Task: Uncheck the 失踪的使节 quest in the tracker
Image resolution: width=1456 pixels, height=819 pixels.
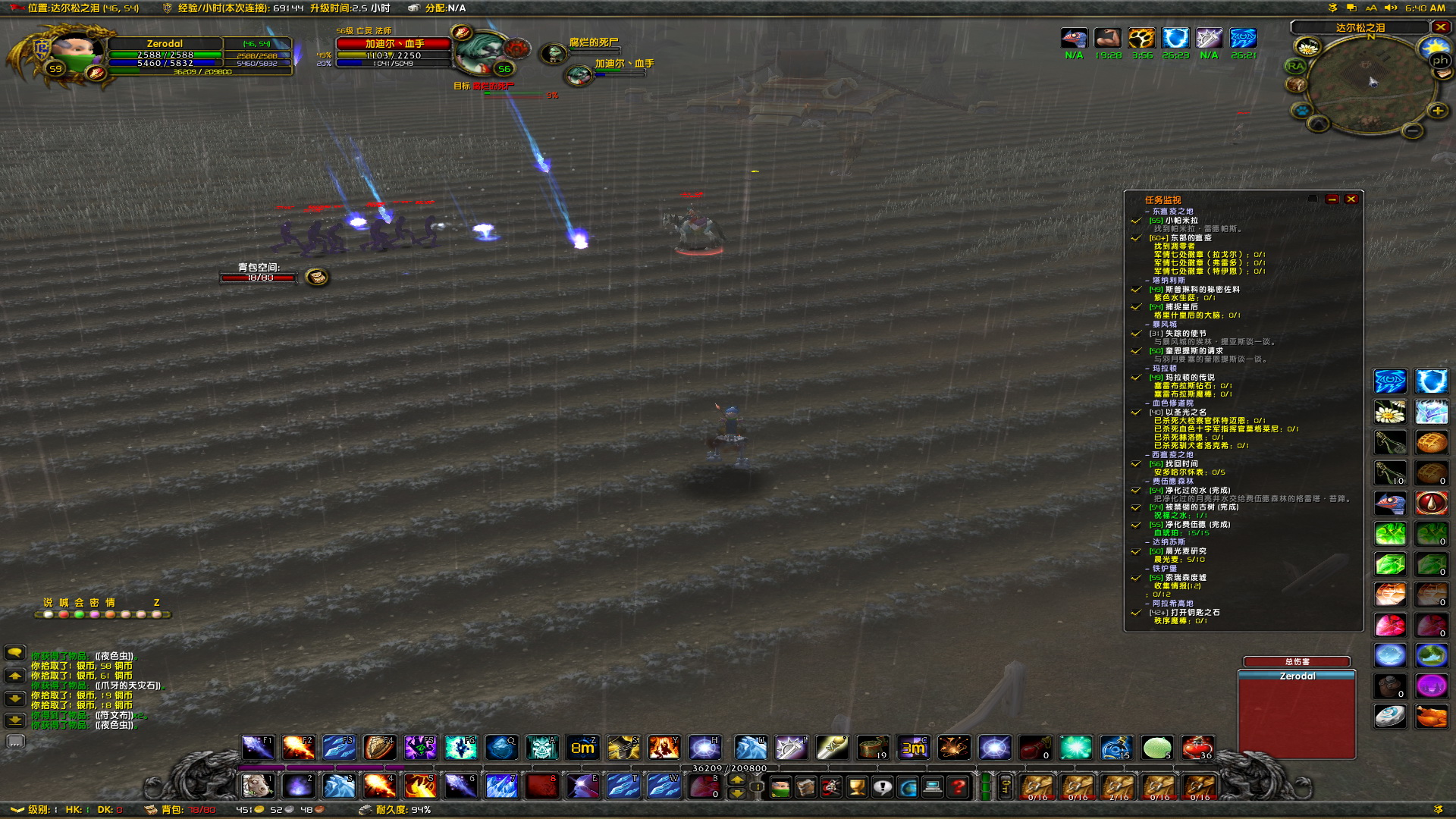Action: click(1135, 334)
